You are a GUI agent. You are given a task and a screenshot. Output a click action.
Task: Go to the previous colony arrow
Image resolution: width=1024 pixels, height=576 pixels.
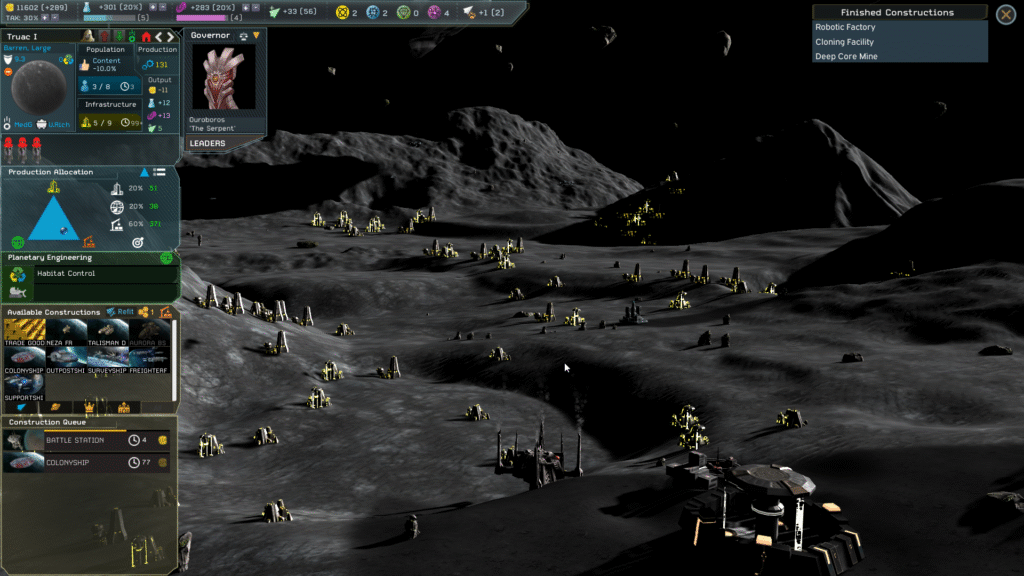tap(159, 37)
